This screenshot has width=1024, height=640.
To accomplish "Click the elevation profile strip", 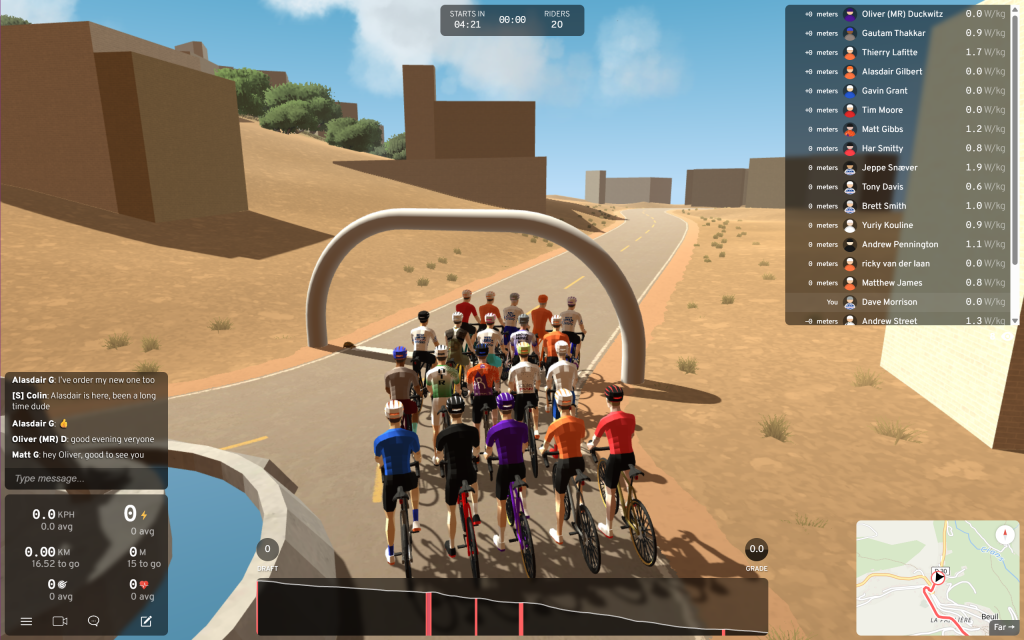I will click(512, 606).
